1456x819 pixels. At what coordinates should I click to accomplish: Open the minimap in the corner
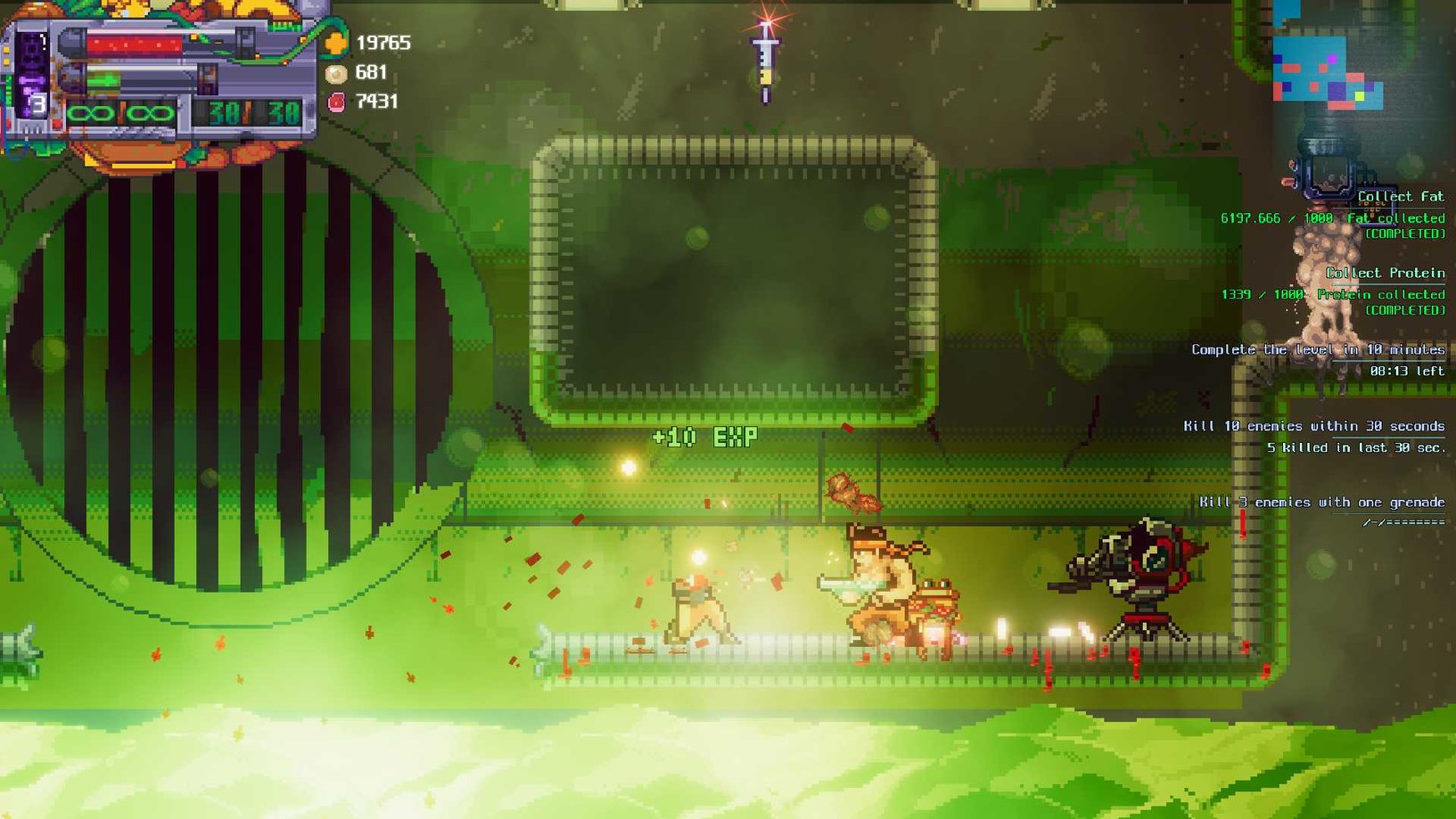1328,70
